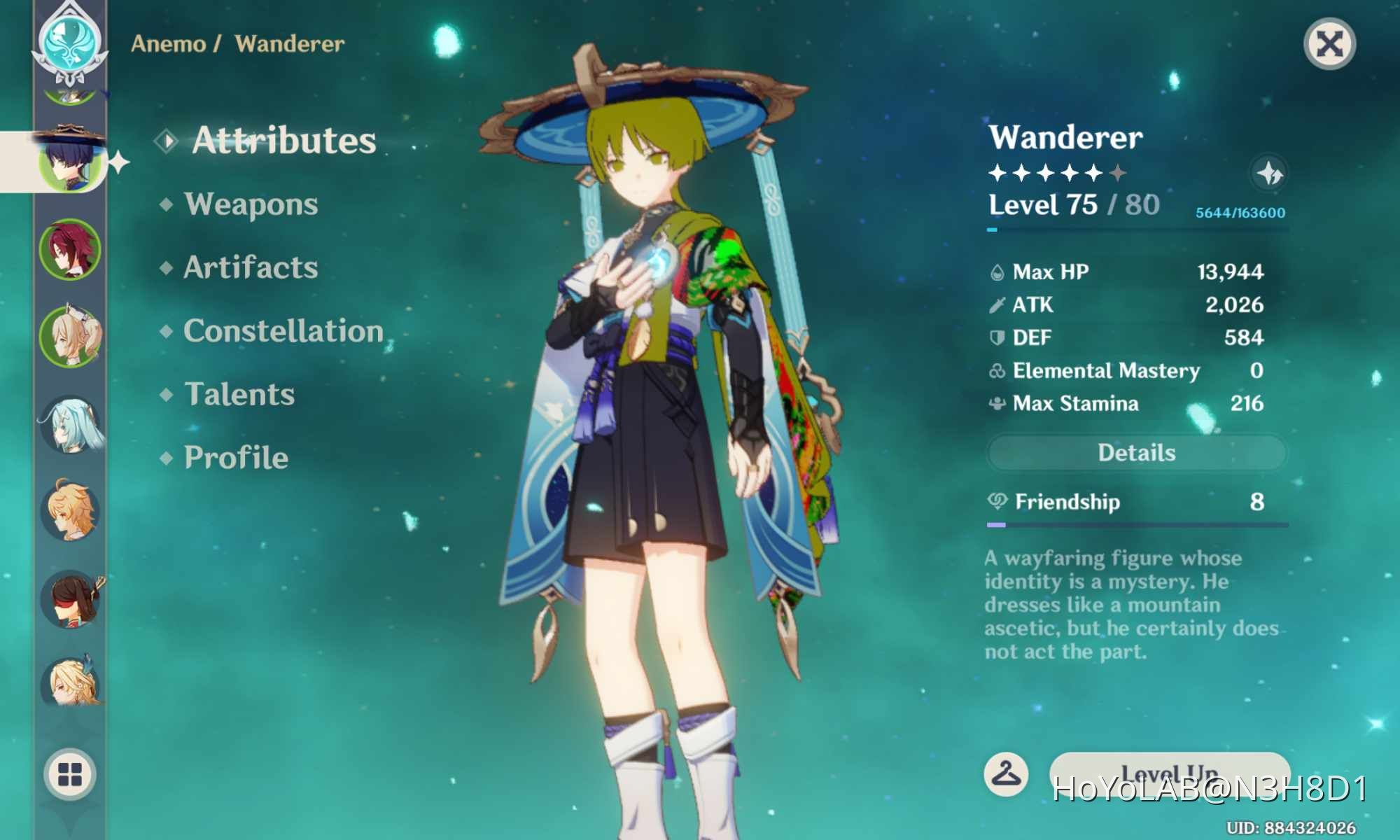Select the Attributes menu entry

pyautogui.click(x=283, y=140)
